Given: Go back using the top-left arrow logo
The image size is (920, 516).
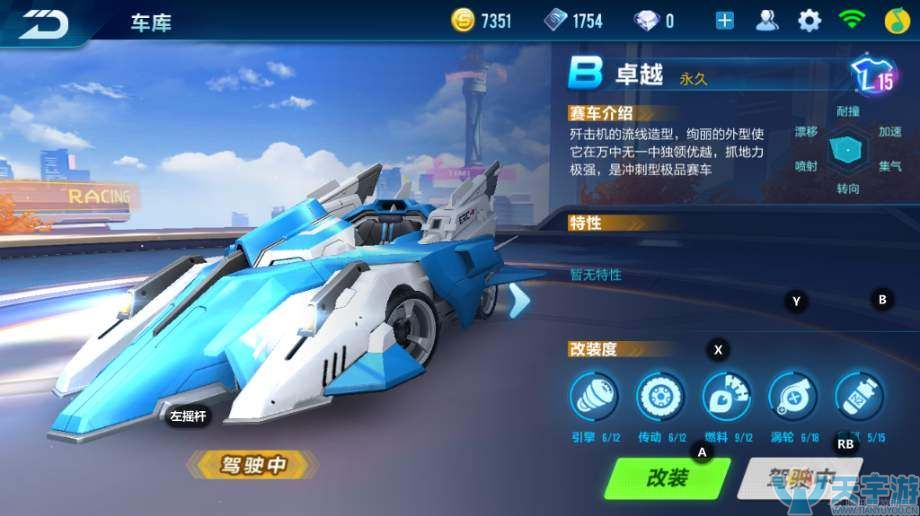Looking at the screenshot, I should (x=45, y=22).
